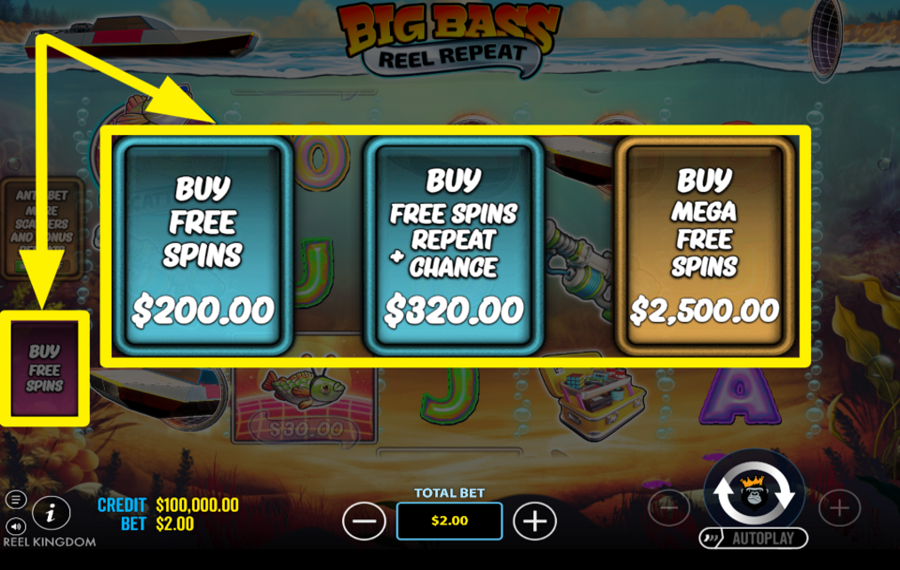Select Buy Free Spins Repeat + Chance for $320.00
This screenshot has width=900, height=570.
click(454, 247)
